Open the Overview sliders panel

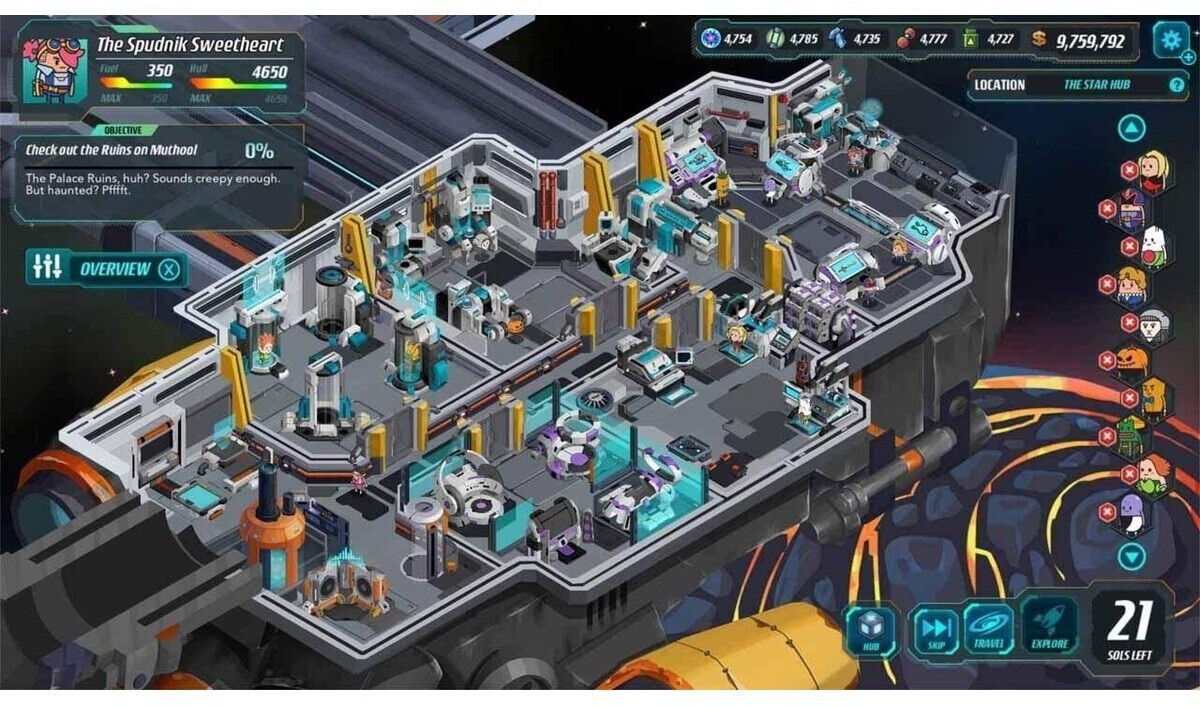coord(48,268)
